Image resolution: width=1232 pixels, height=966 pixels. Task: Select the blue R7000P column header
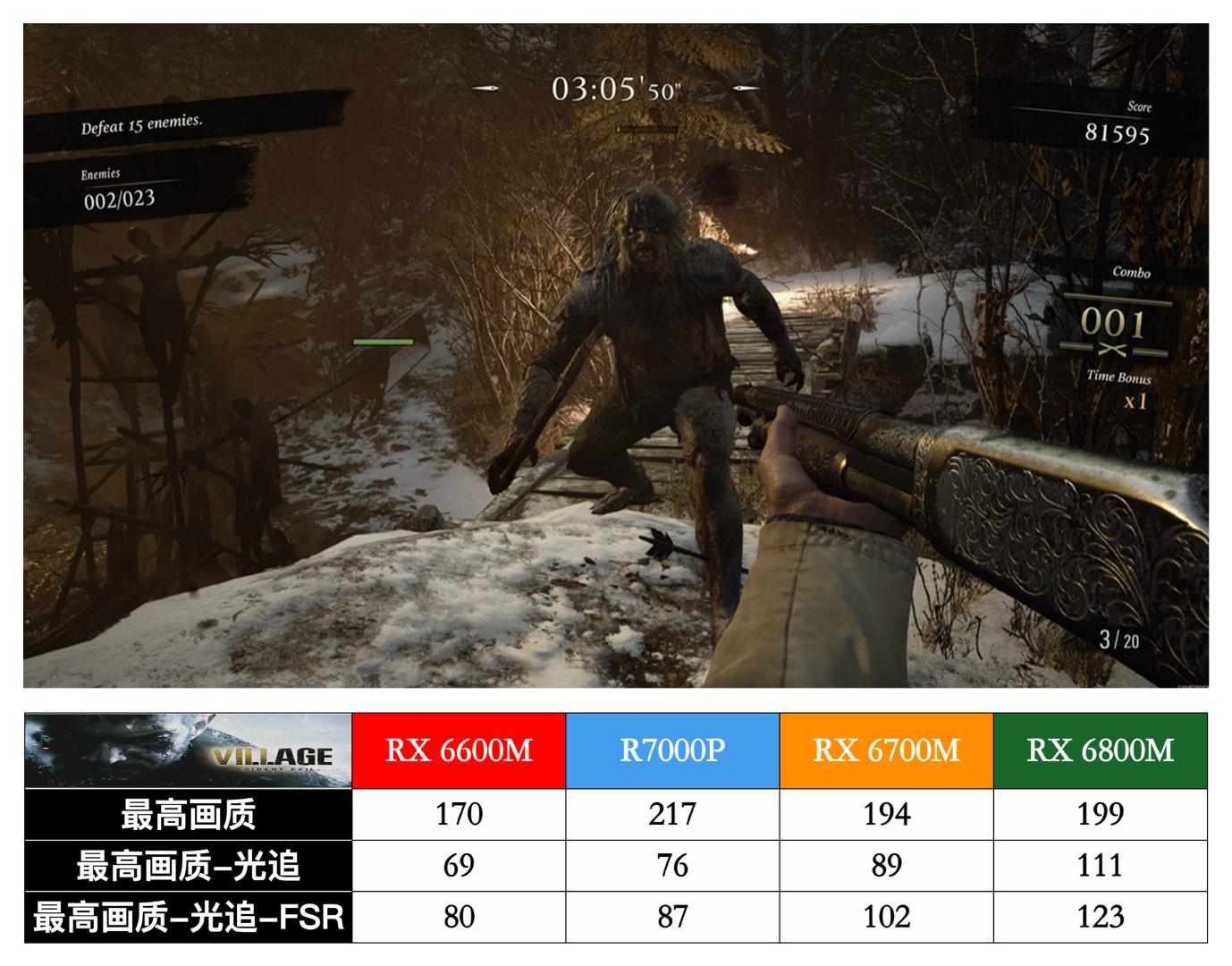[x=673, y=751]
